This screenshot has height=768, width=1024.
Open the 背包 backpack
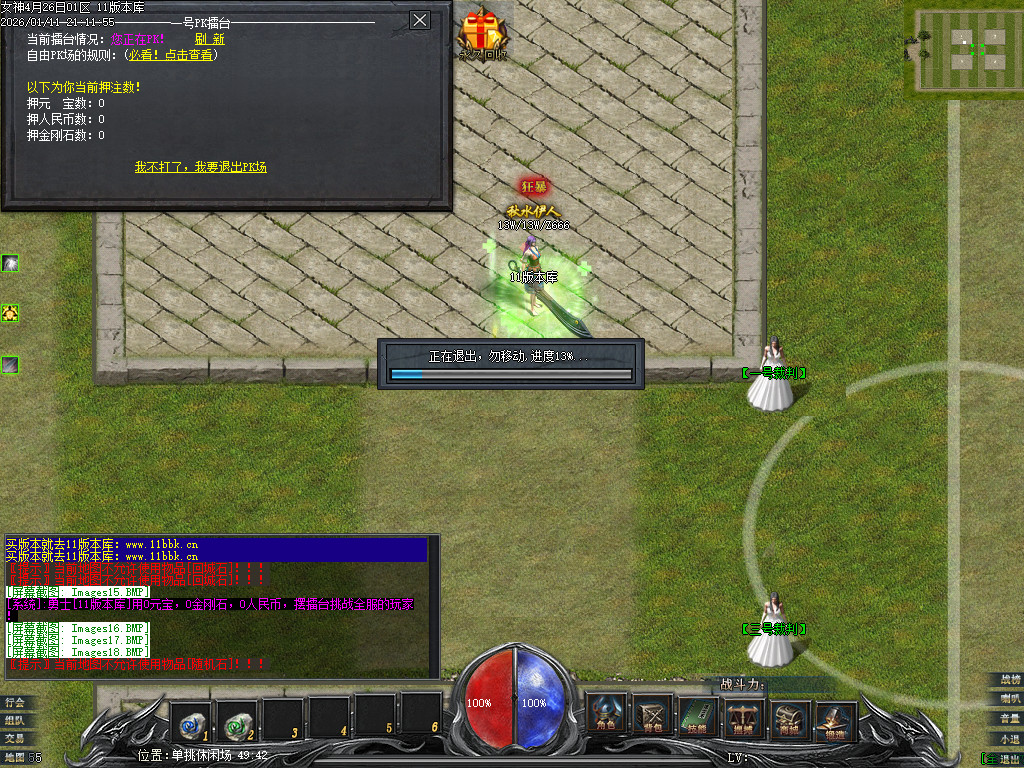coord(654,714)
